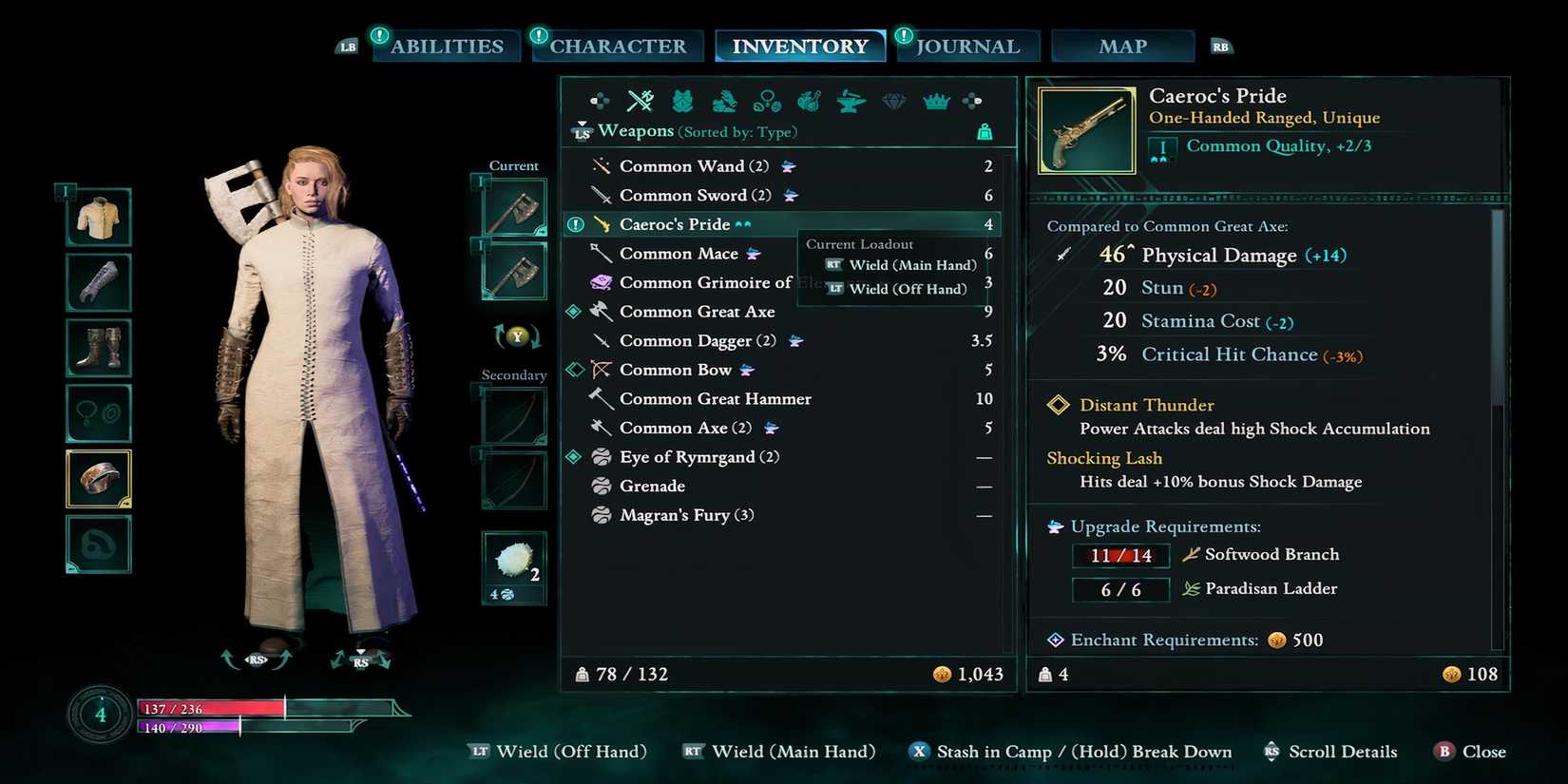Select the gems diamond category icon

[893, 100]
